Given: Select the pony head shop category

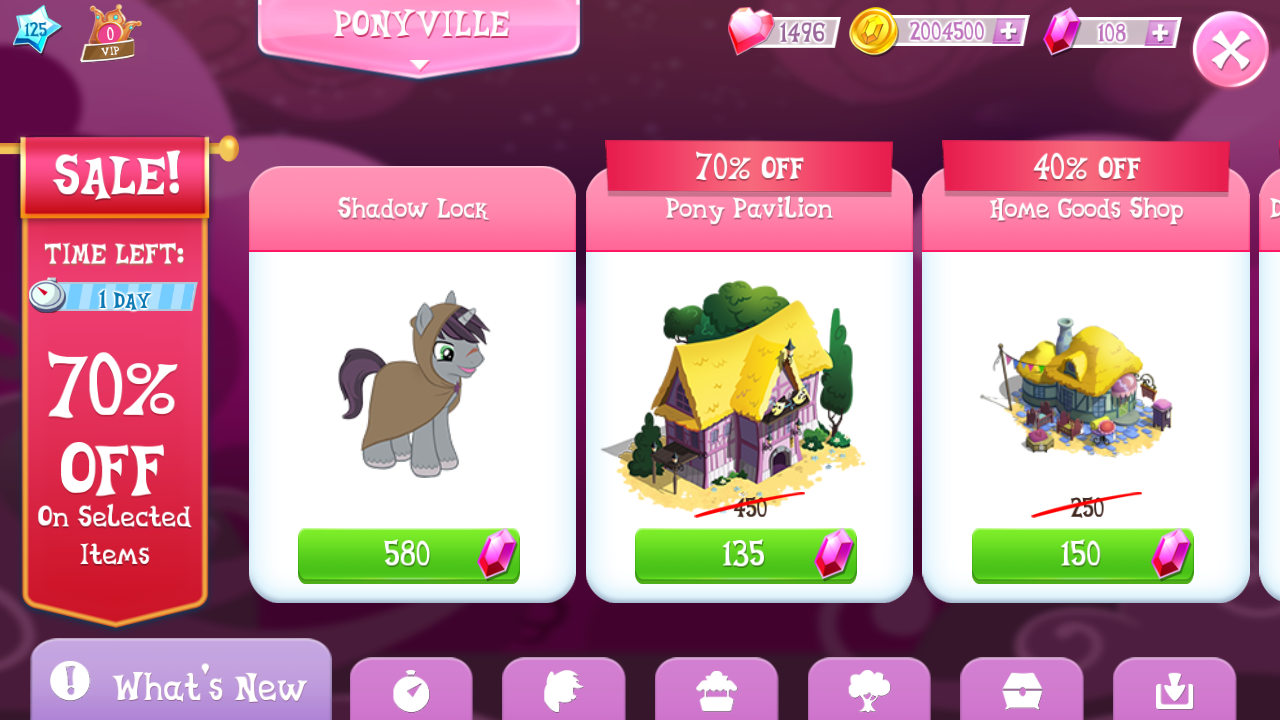Looking at the screenshot, I should (x=564, y=692).
